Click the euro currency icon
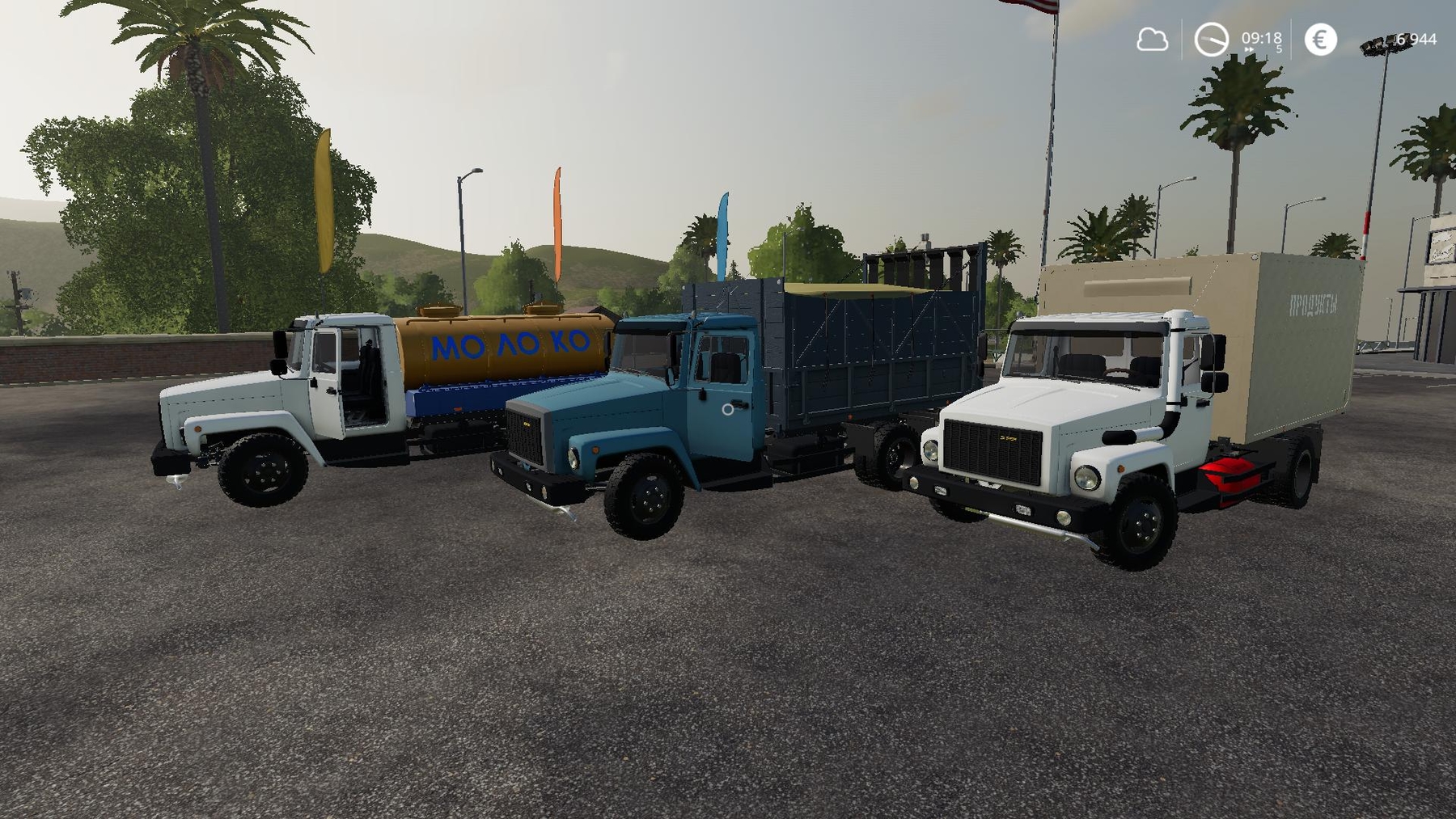The width and height of the screenshot is (1456, 819). 1320,39
